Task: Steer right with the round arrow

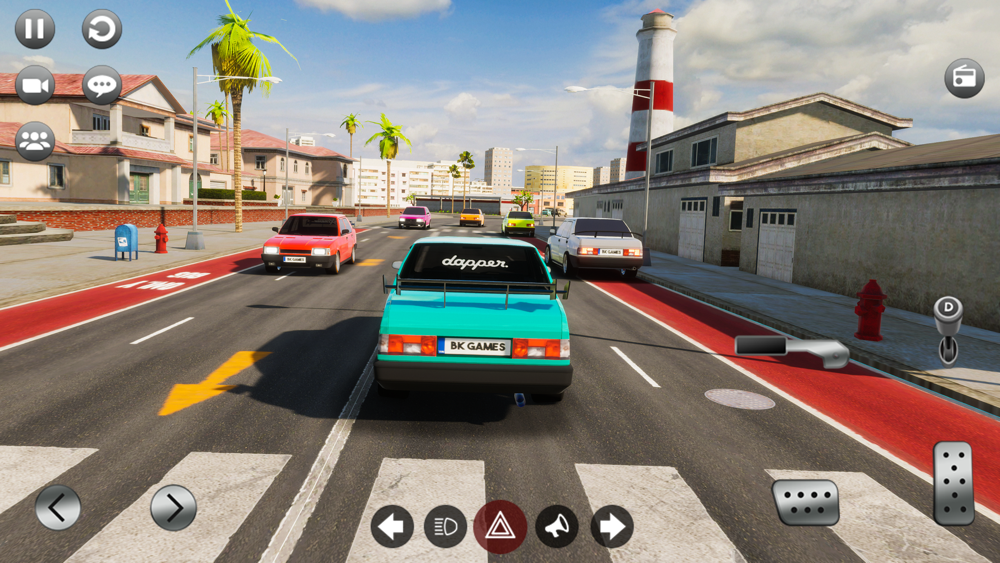Action: click(x=173, y=508)
